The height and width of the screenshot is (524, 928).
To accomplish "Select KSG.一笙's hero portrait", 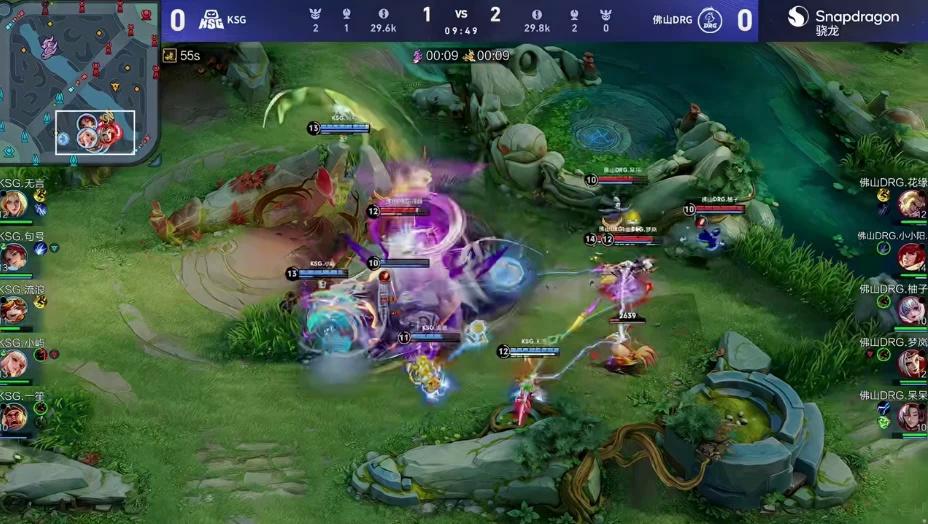I will [13, 416].
